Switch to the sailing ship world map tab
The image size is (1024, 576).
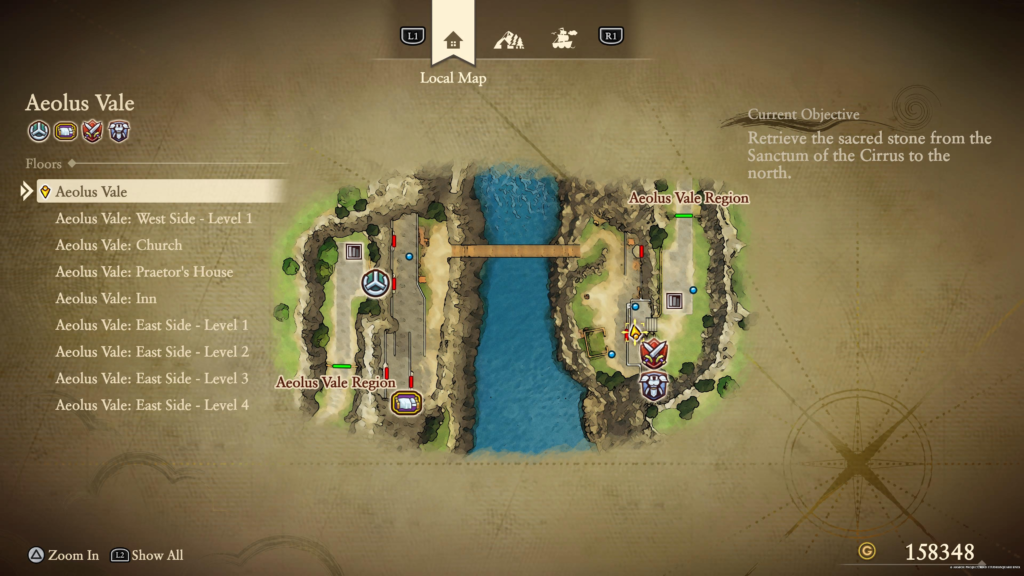(563, 40)
